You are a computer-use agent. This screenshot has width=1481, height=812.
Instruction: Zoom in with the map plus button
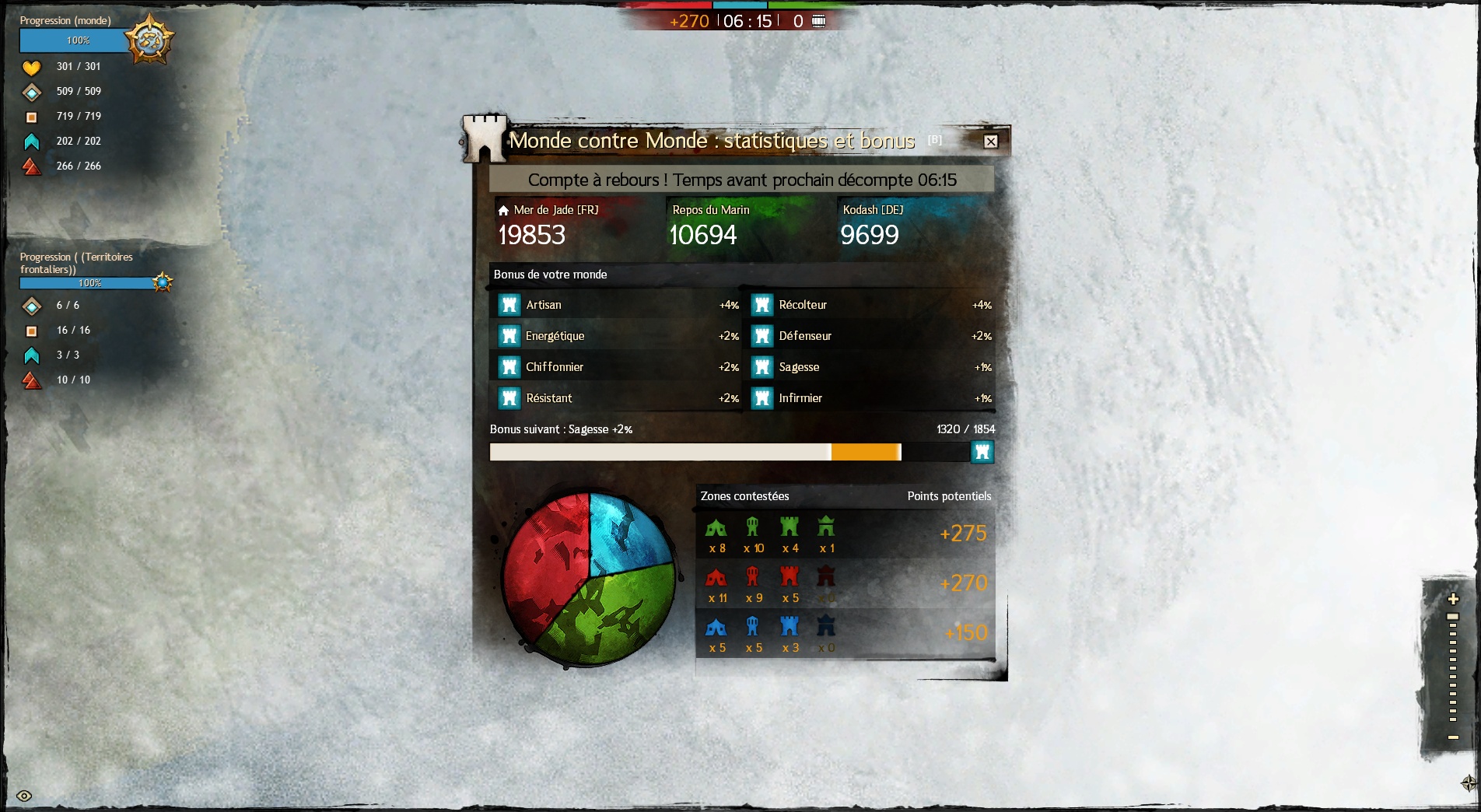(1452, 599)
